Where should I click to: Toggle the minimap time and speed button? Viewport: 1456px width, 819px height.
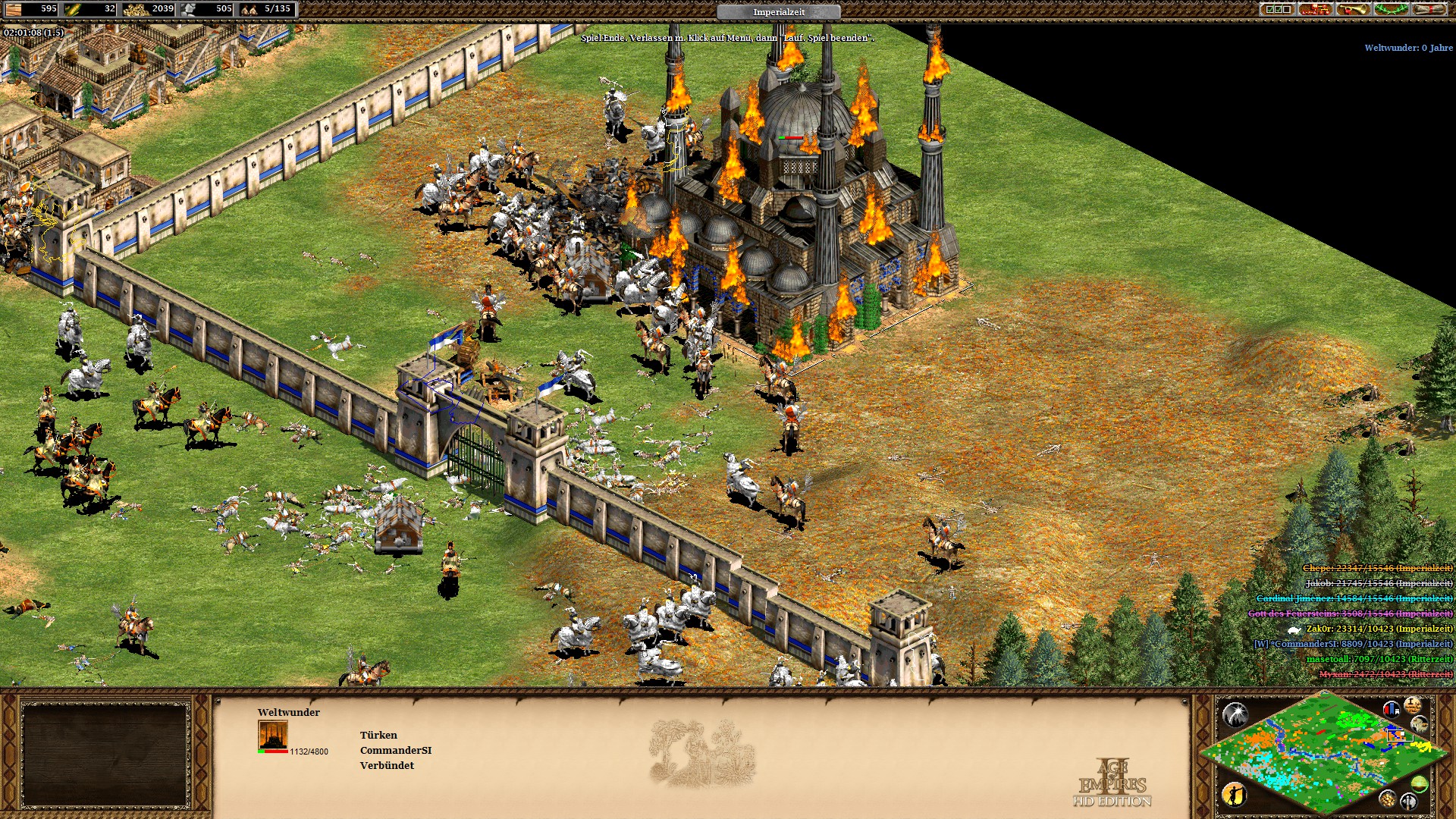tap(1419, 724)
